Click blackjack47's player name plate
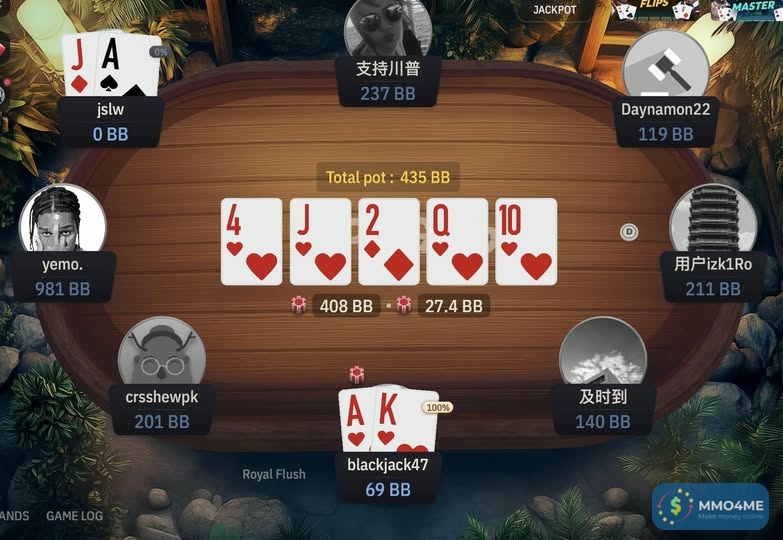Image resolution: width=783 pixels, height=540 pixels. [387, 476]
